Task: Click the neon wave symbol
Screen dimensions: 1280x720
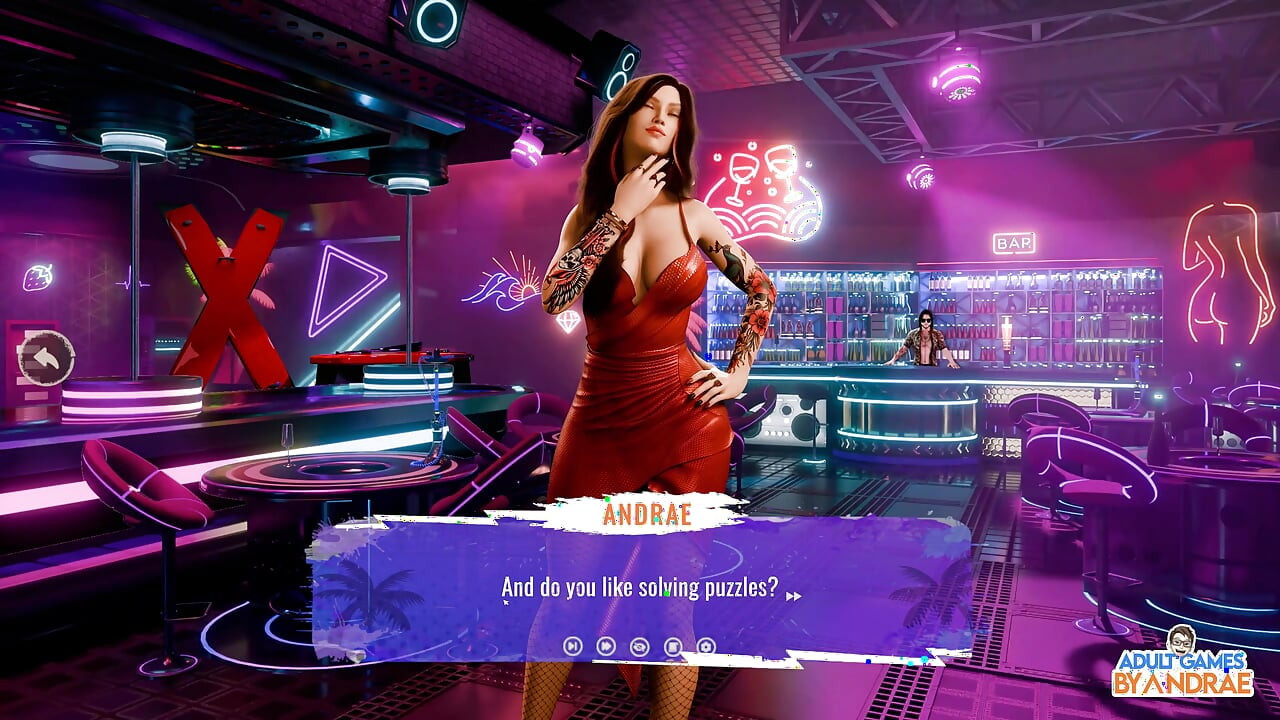Action: tap(493, 288)
